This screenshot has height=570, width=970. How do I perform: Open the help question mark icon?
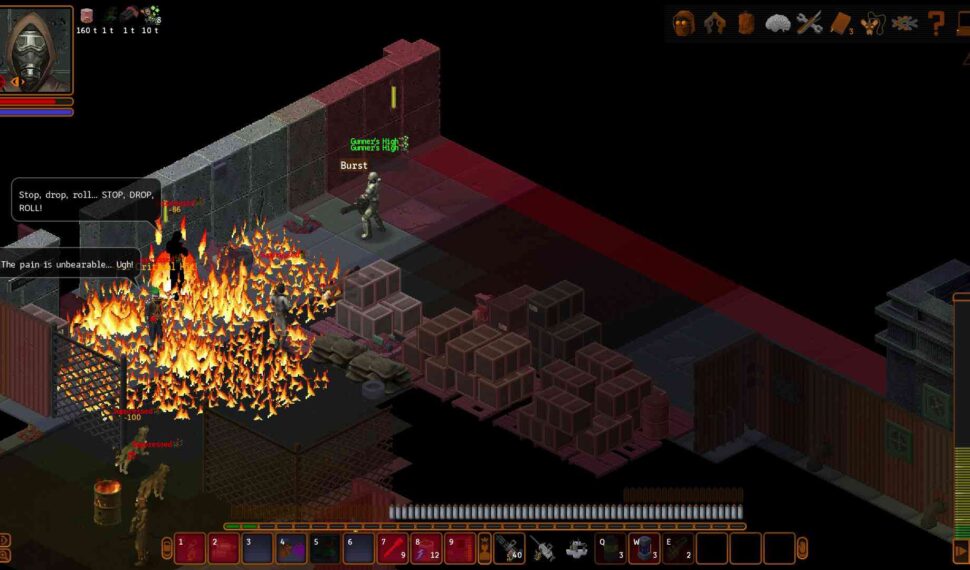pos(936,23)
